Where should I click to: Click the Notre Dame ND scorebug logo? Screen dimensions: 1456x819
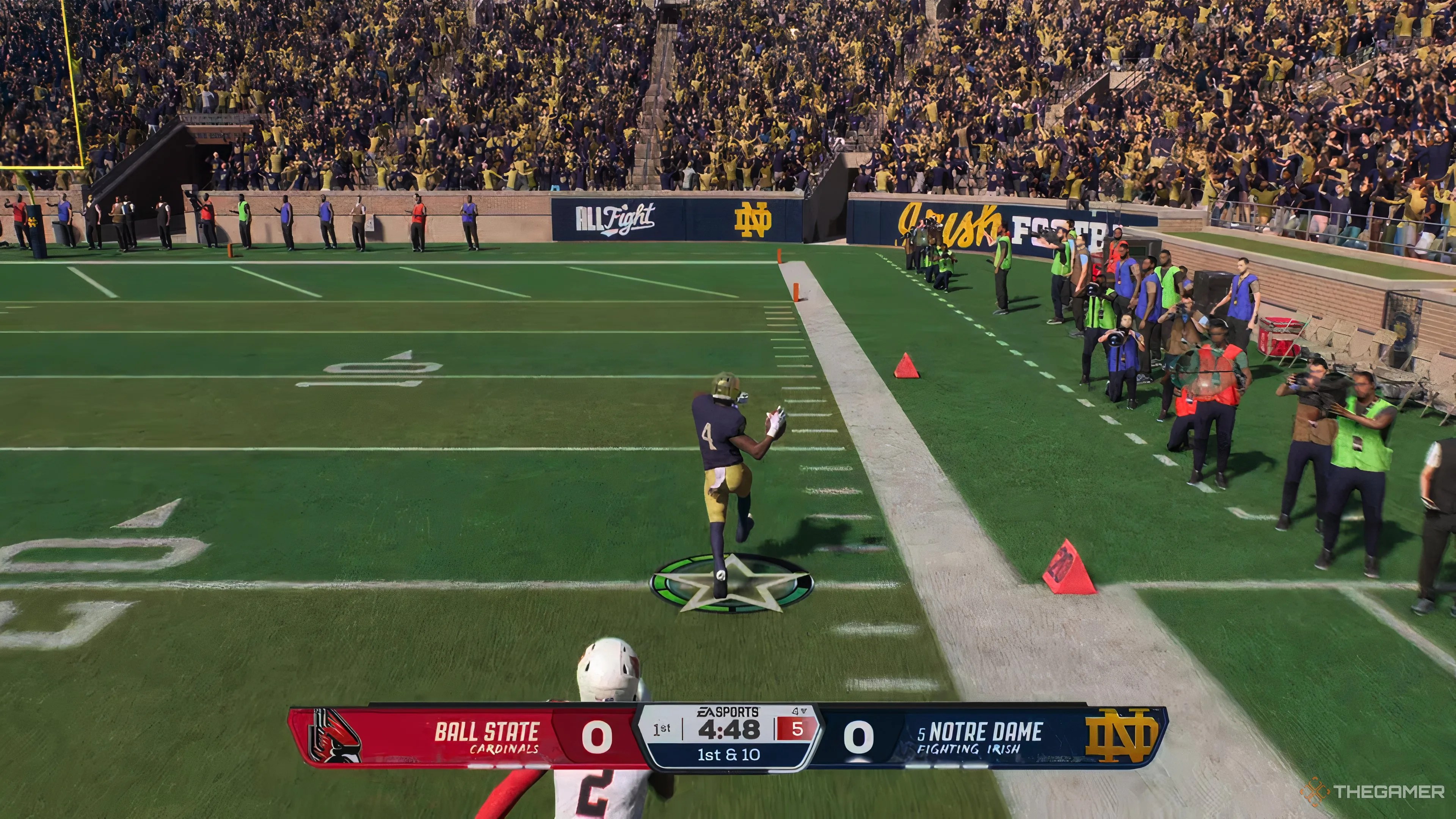1122,735
